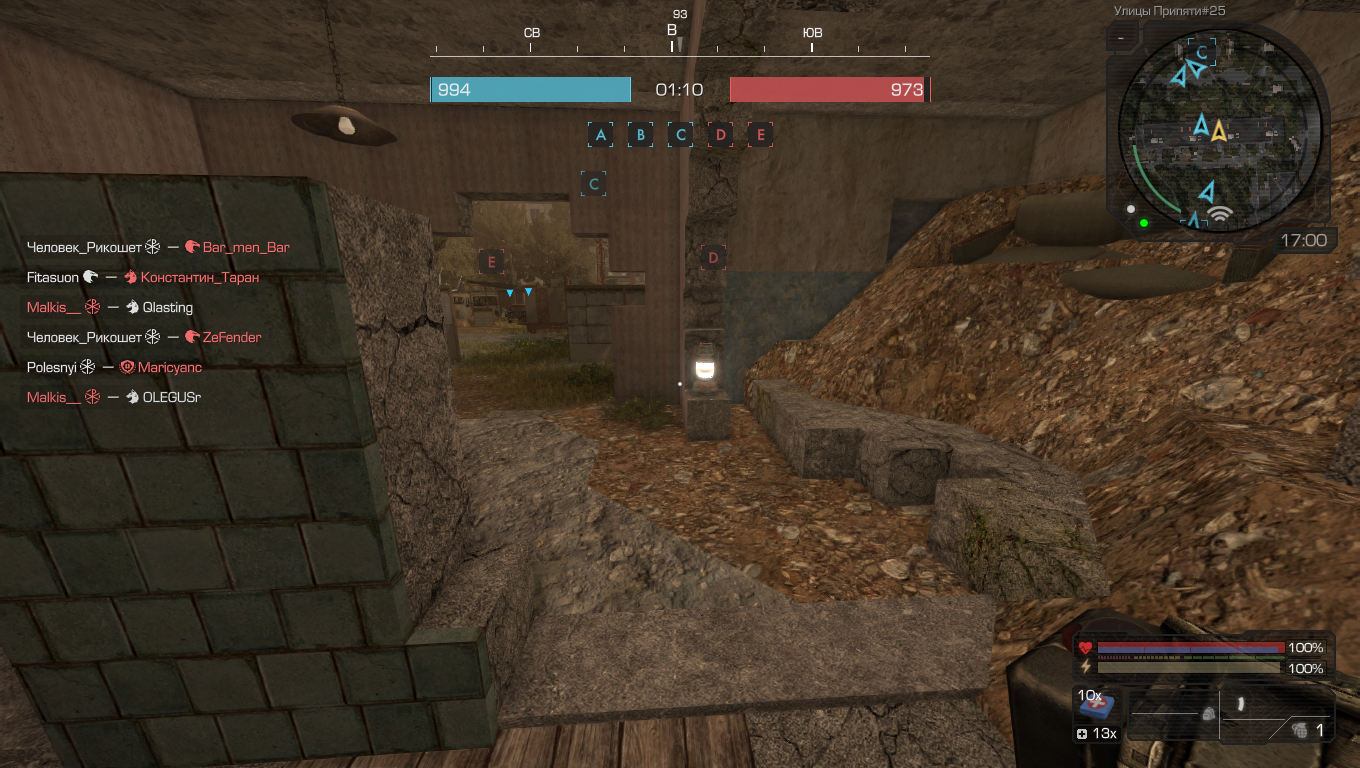Select capture point B in the top row
The image size is (1360, 768).
(x=640, y=135)
